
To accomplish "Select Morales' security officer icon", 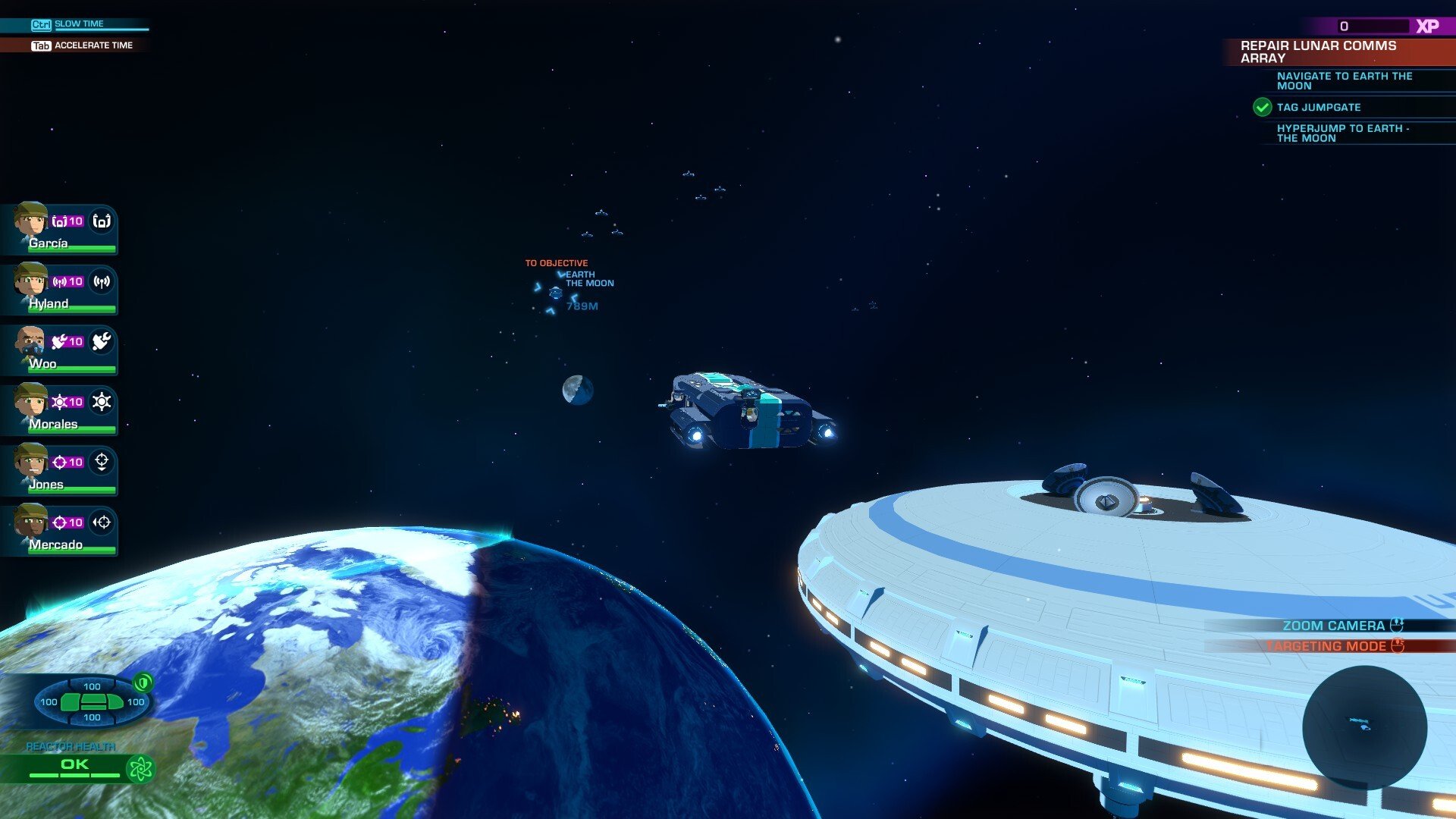I will tap(103, 402).
